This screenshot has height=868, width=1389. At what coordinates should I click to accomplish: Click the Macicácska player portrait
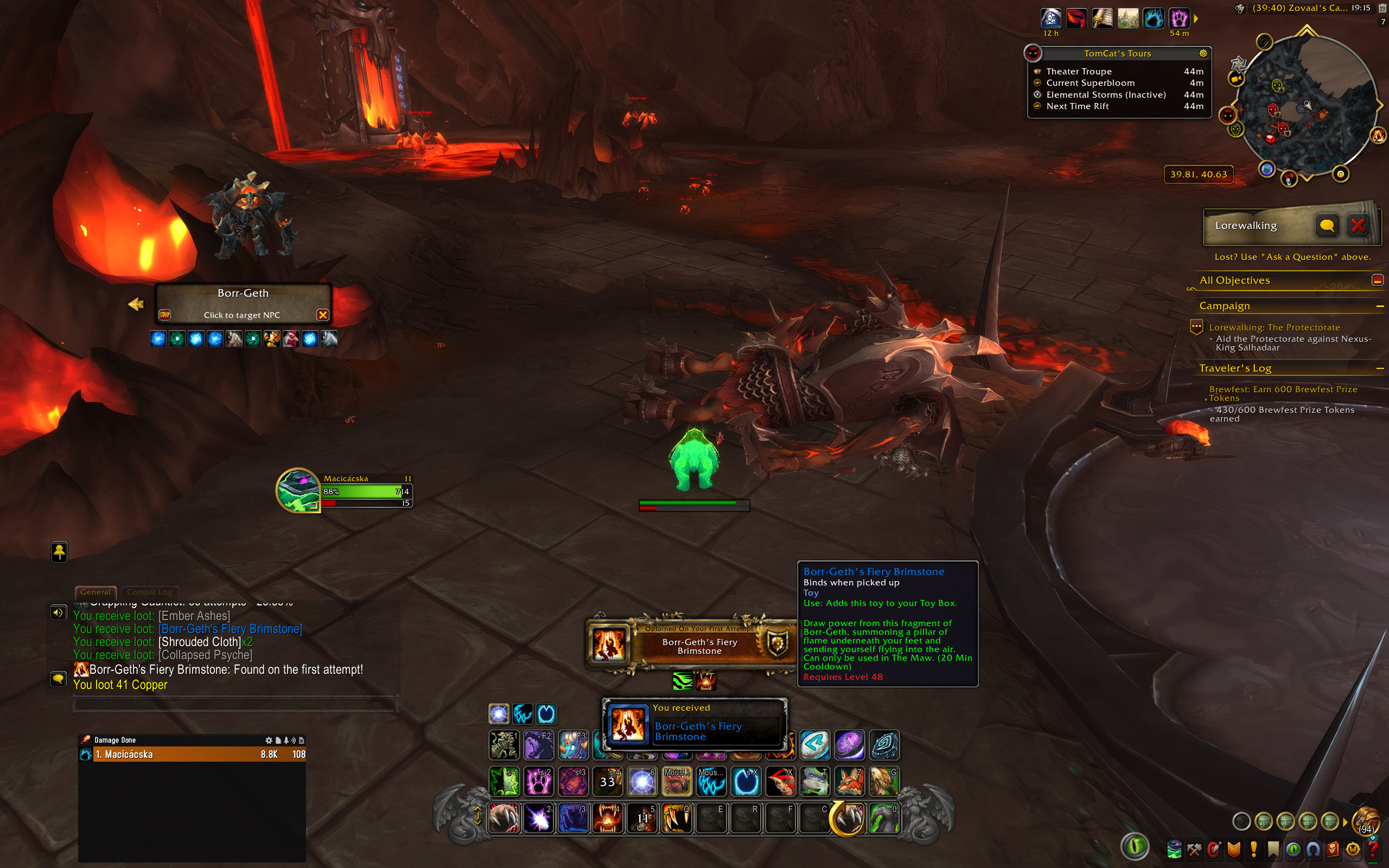297,490
